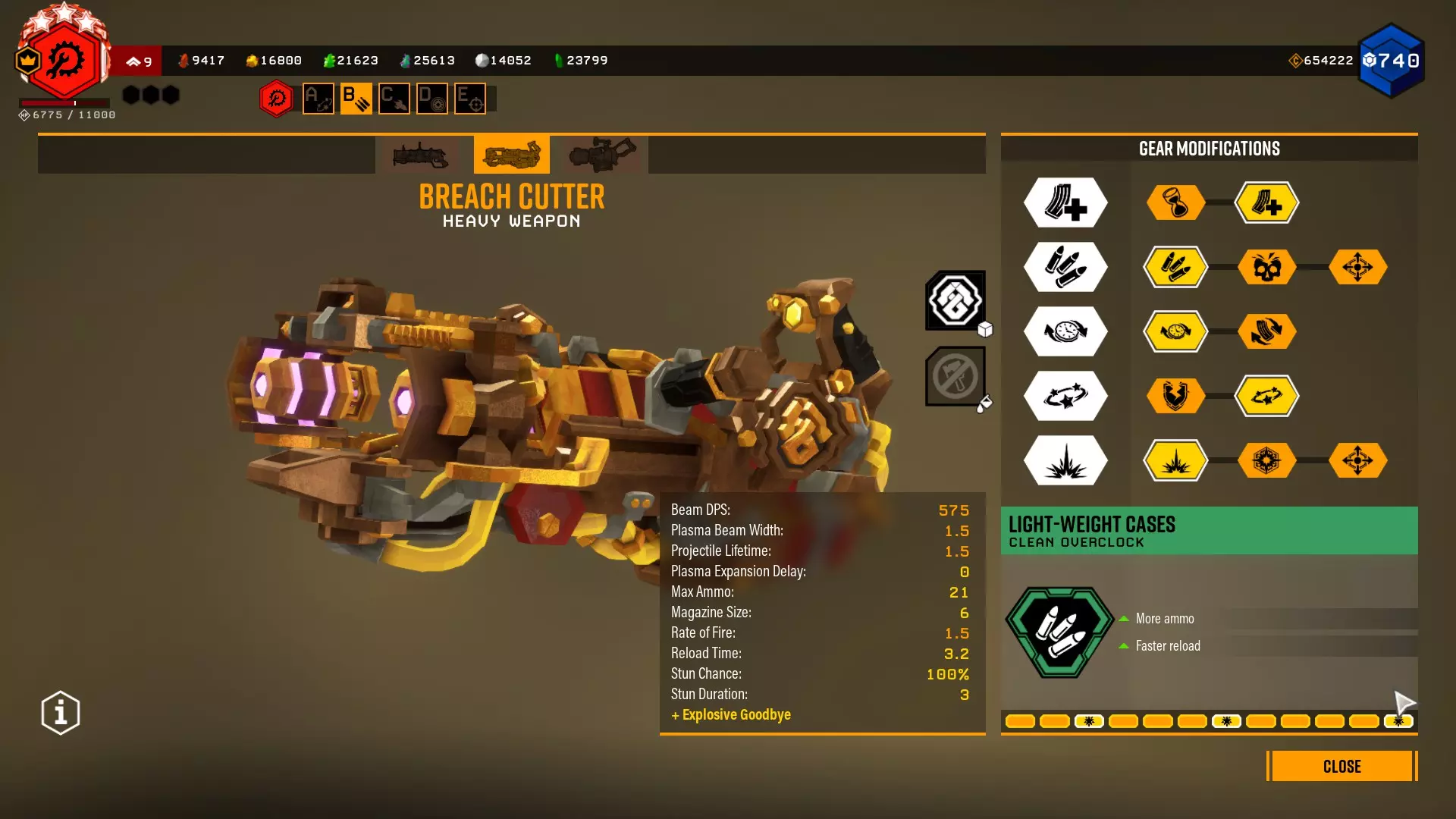Switch to loadout D
The image size is (1456, 819).
click(432, 99)
